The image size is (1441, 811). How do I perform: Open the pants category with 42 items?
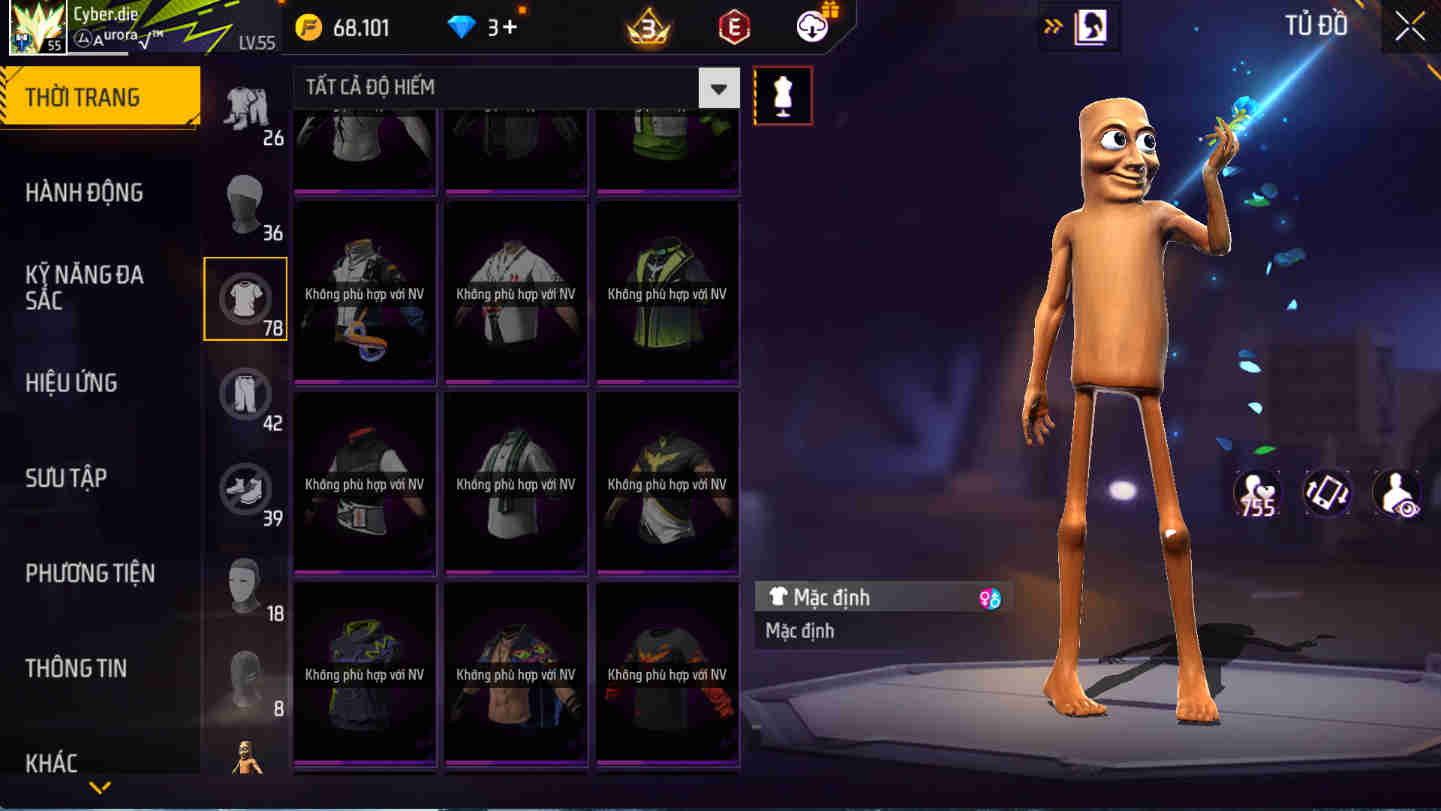pos(245,393)
